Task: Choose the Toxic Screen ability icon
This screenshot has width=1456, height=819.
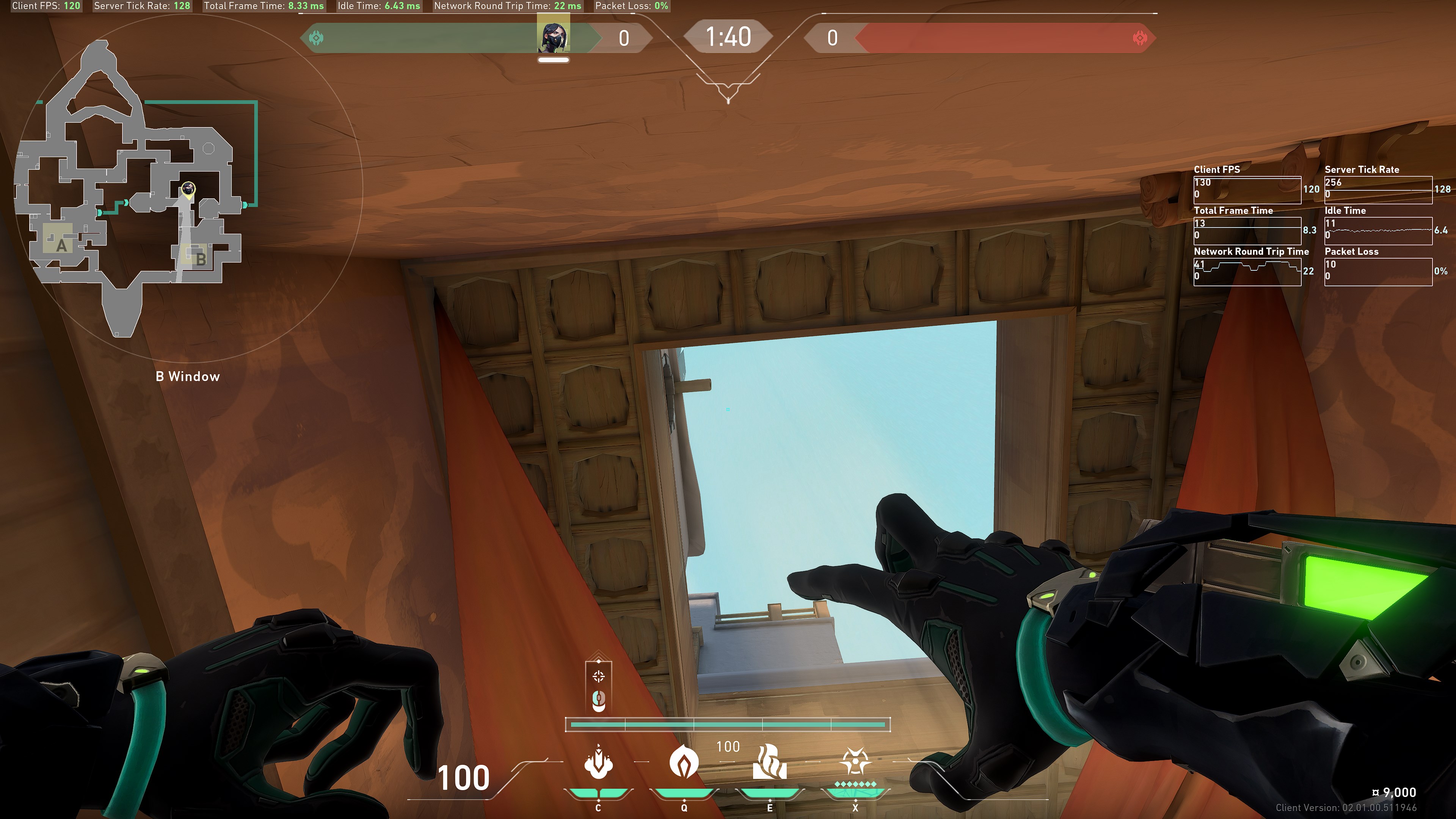Action: [x=769, y=763]
